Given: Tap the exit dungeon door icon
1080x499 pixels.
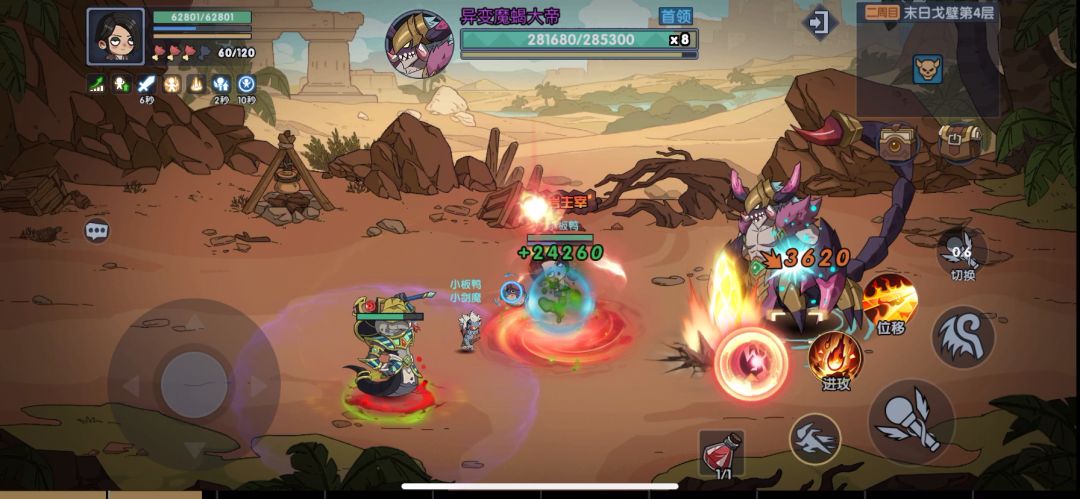Looking at the screenshot, I should [819, 23].
